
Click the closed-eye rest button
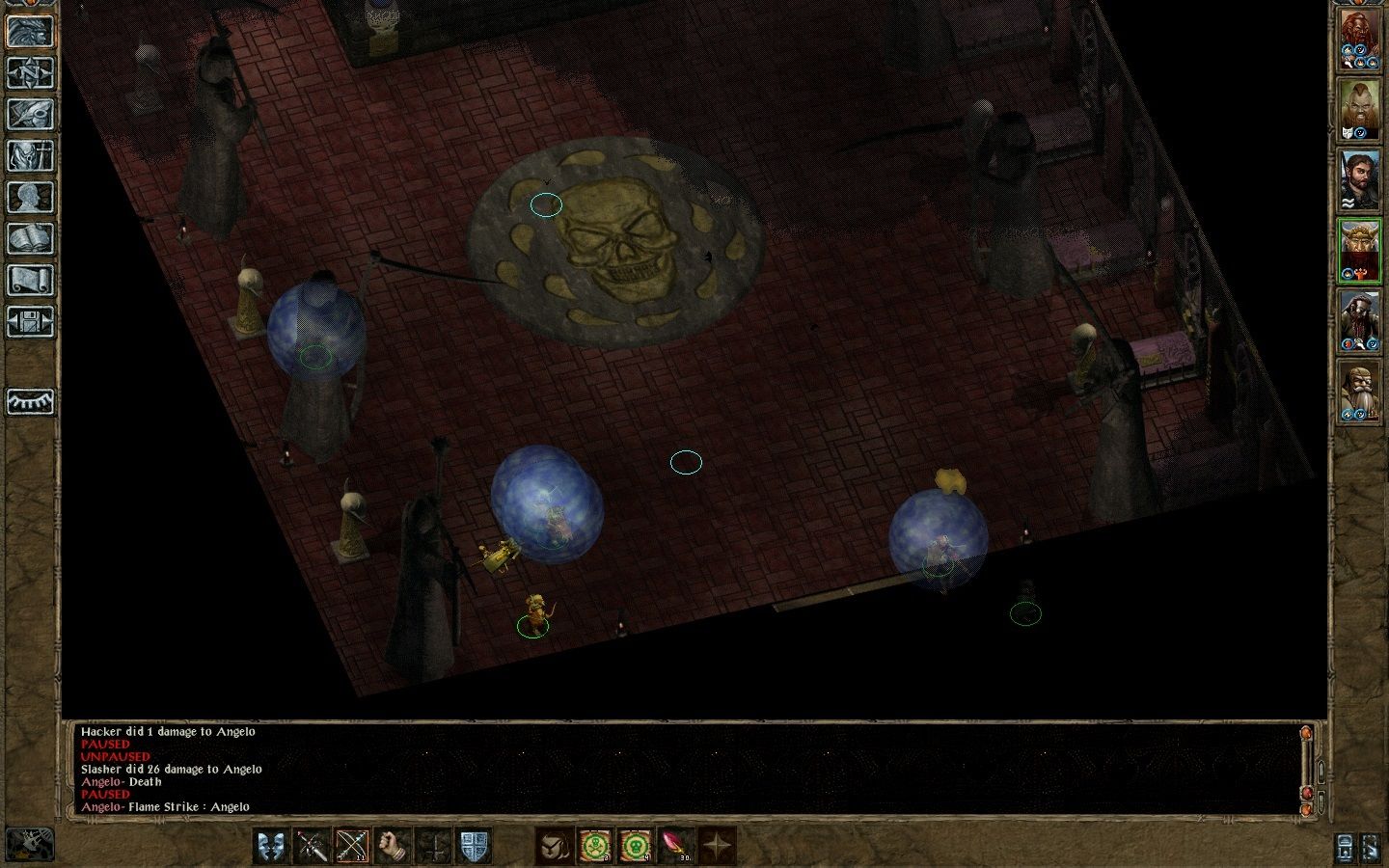pos(30,401)
